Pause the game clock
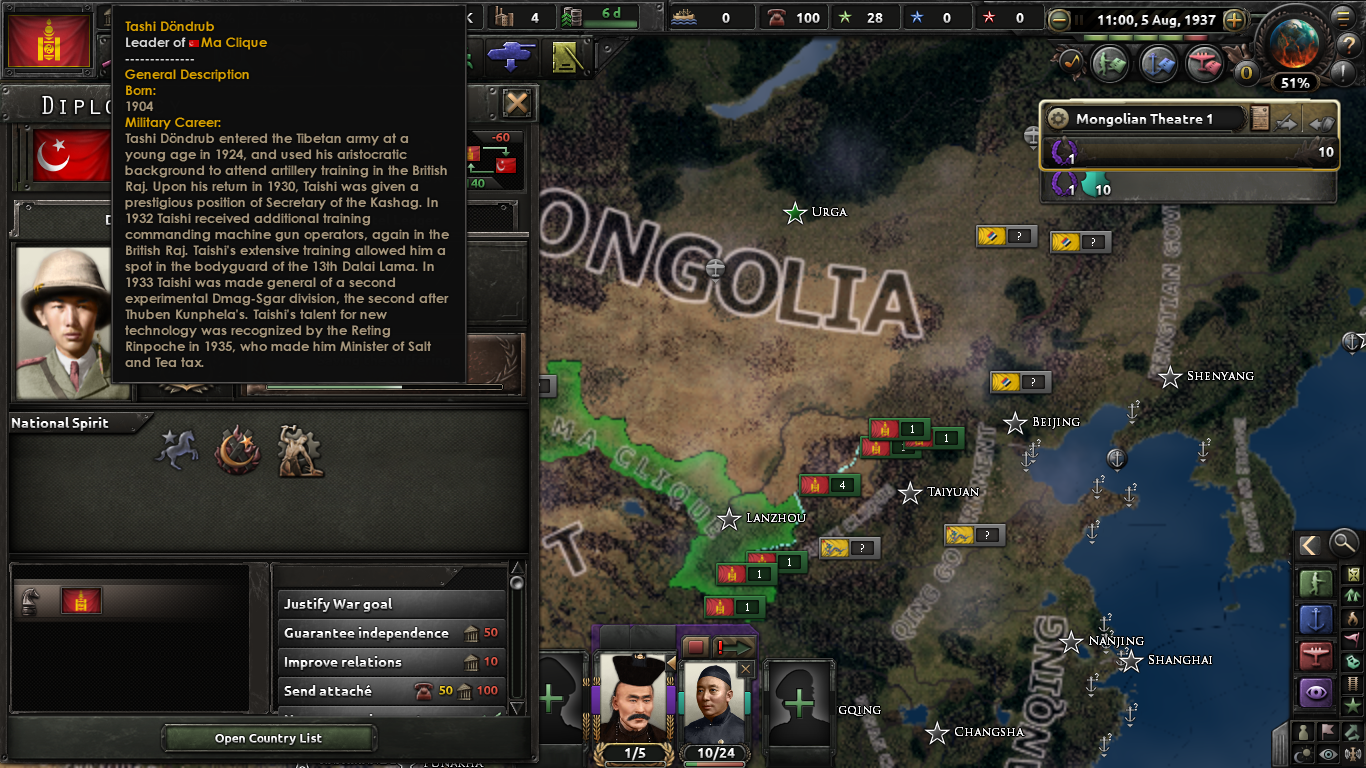 click(1079, 19)
